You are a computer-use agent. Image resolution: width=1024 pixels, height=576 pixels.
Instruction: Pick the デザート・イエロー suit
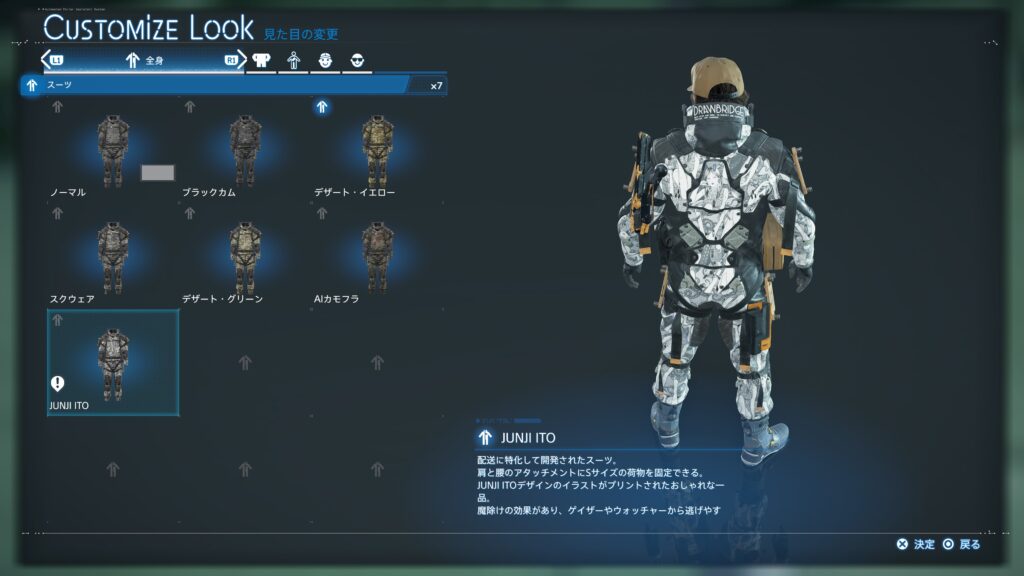coord(377,150)
